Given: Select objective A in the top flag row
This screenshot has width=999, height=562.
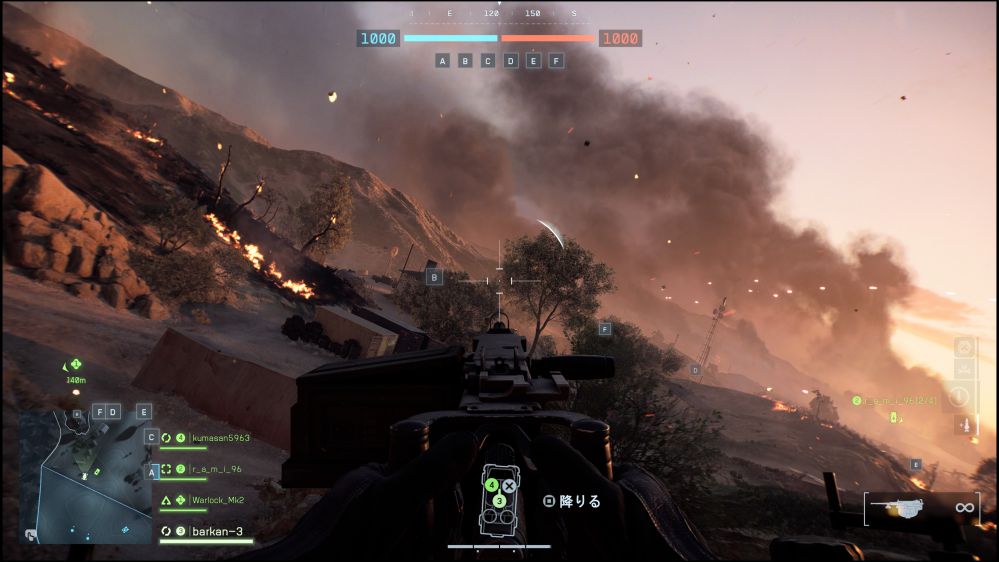Looking at the screenshot, I should click(x=442, y=61).
